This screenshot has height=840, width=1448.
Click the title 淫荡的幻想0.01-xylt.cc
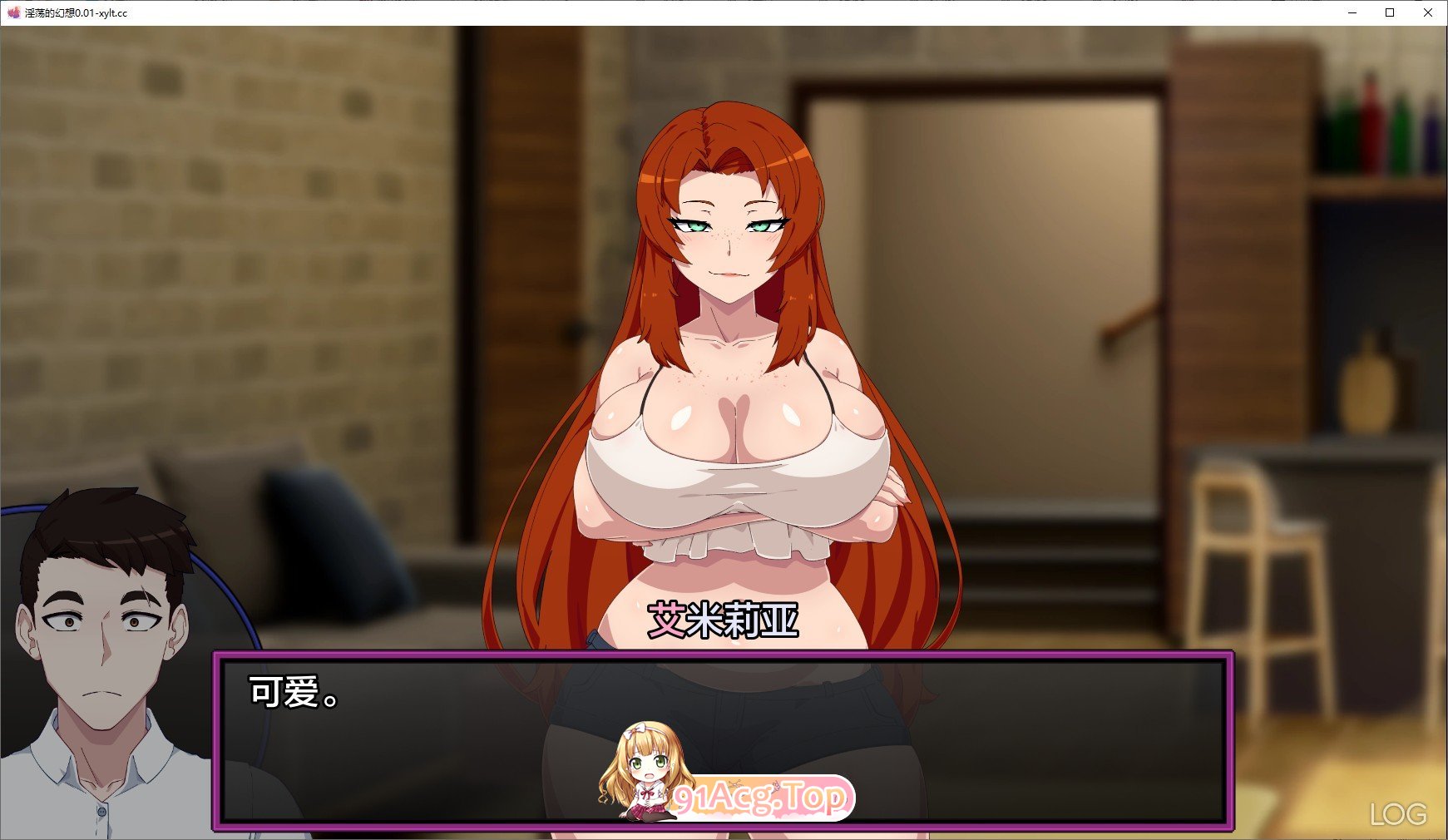(77, 12)
